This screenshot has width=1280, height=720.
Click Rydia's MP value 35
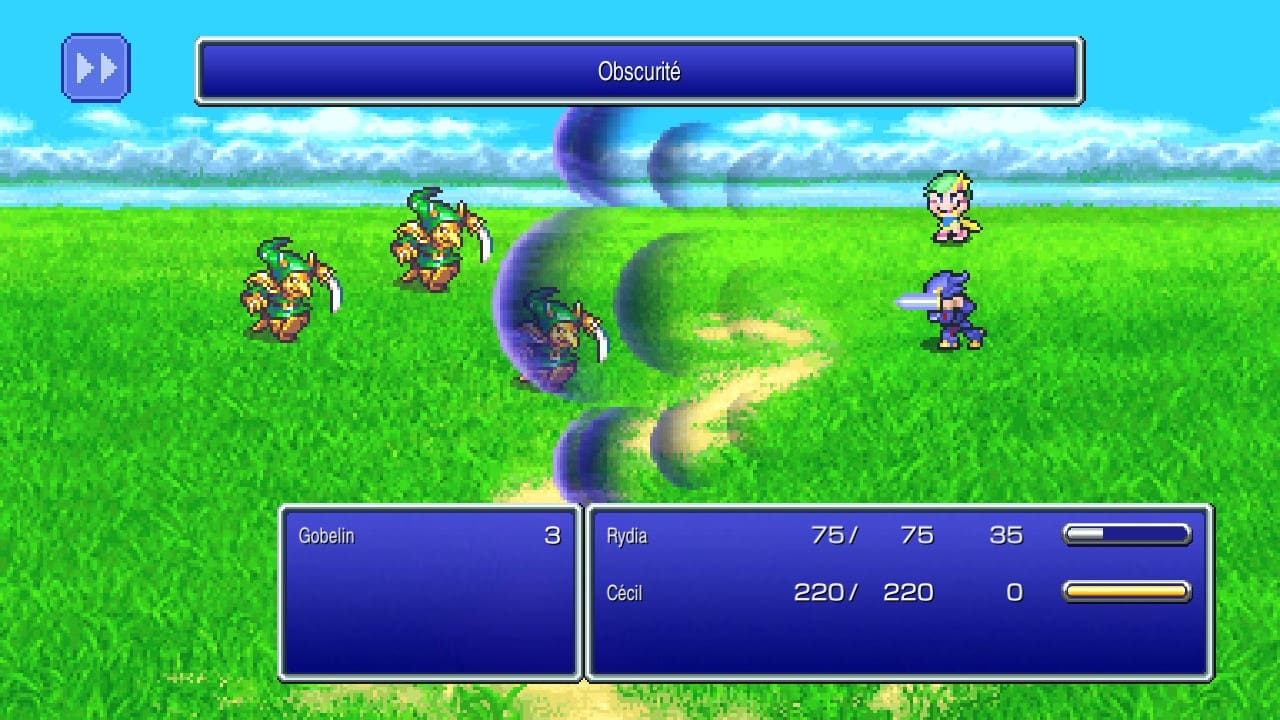1007,536
